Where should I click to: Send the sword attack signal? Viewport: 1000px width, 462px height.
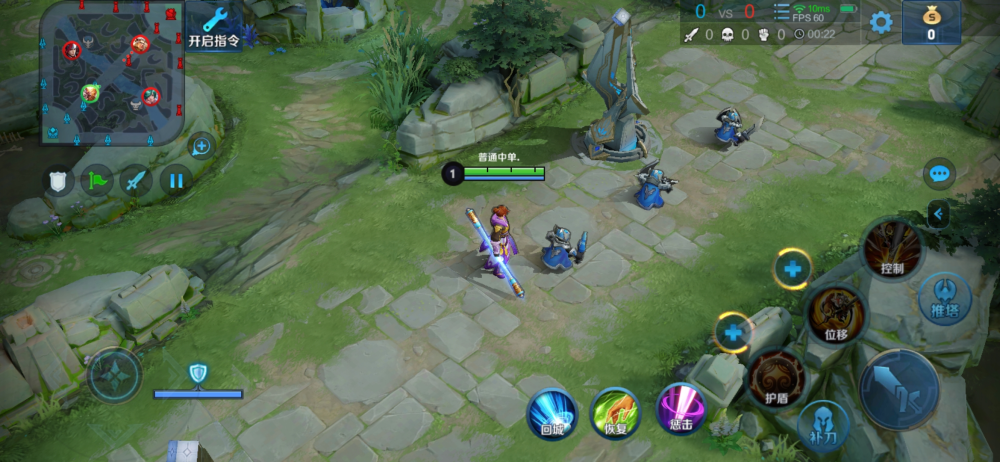point(136,181)
